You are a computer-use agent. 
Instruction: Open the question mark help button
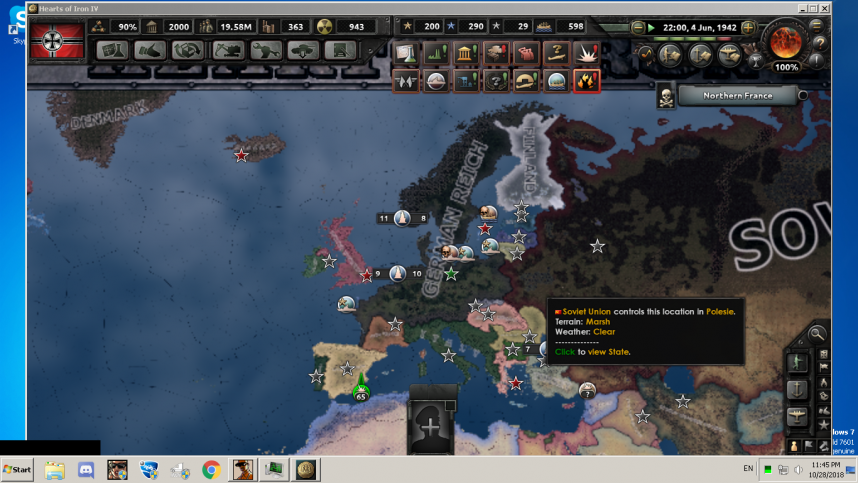click(x=820, y=43)
